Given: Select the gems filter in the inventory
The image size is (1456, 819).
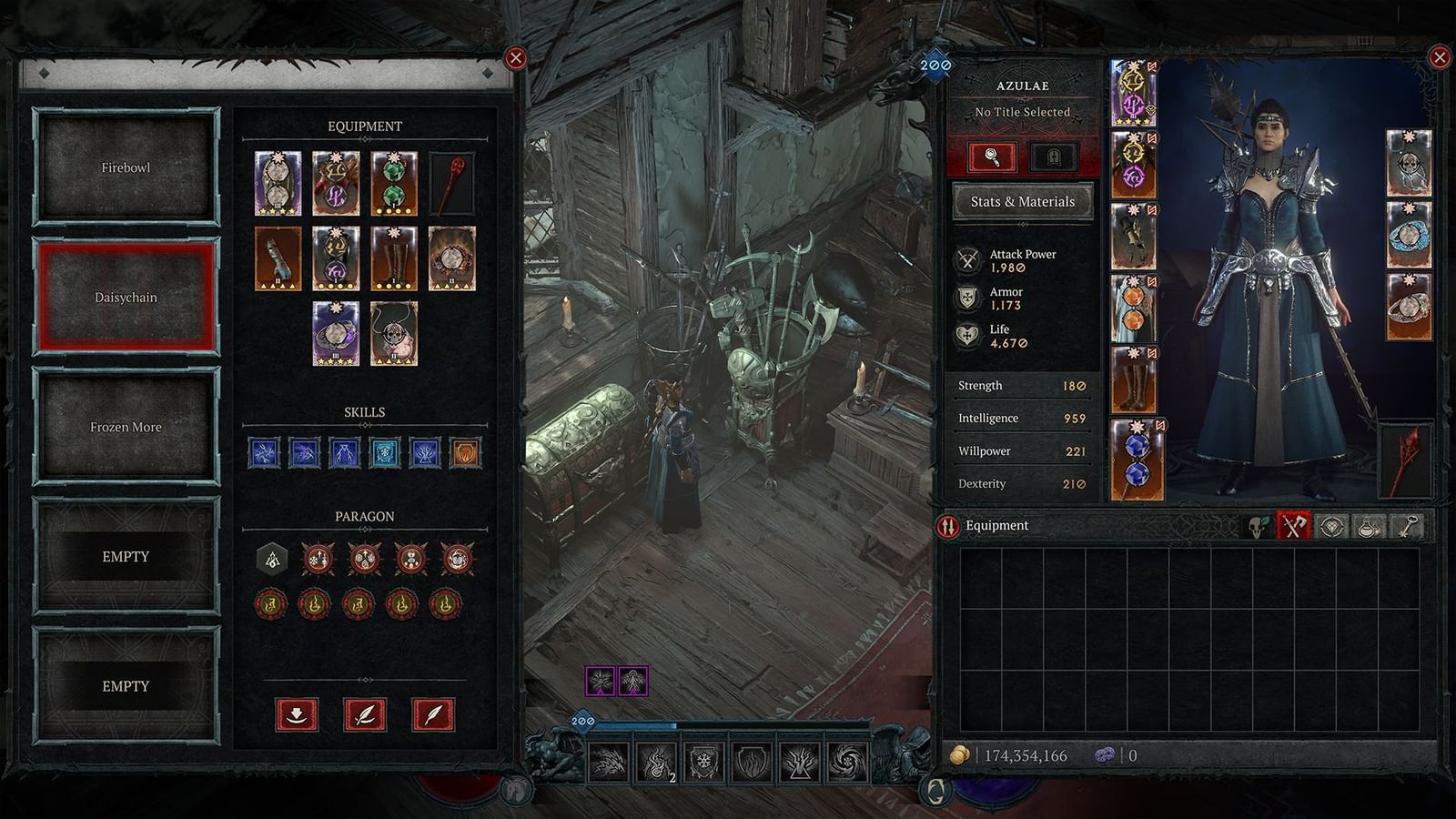Looking at the screenshot, I should [x=1331, y=526].
